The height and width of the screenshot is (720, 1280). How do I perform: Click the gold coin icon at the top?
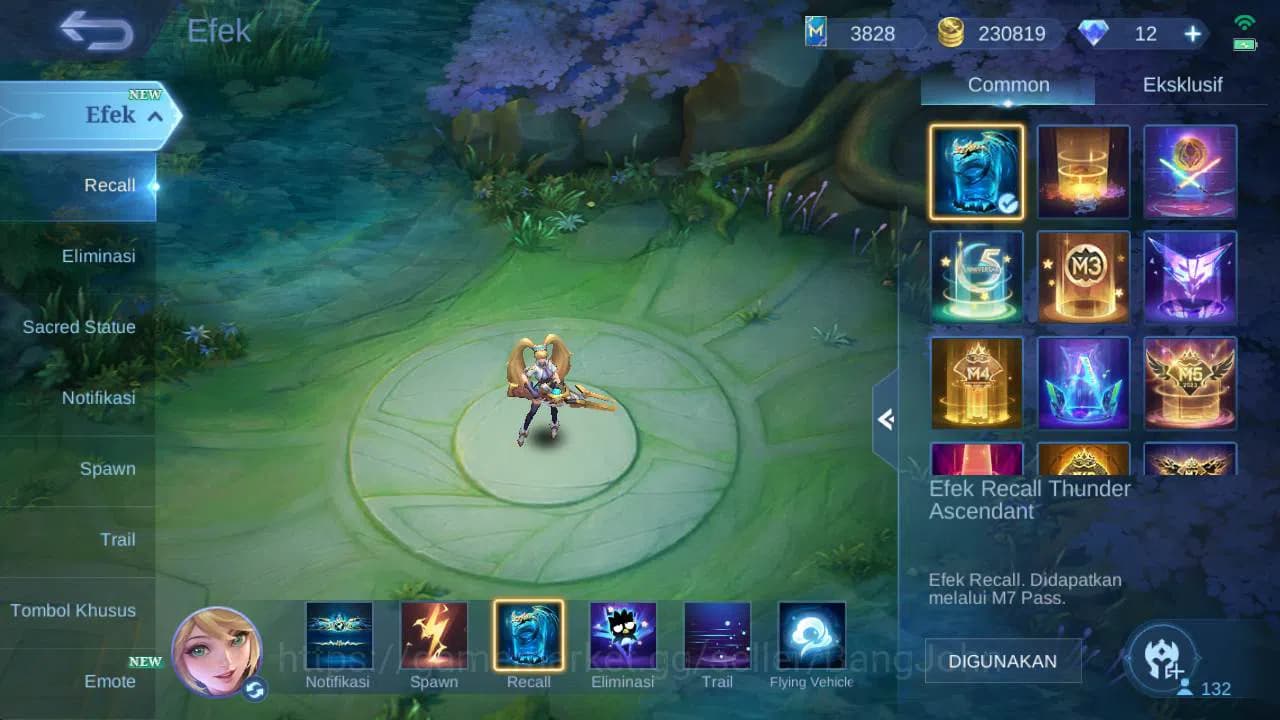click(x=951, y=32)
